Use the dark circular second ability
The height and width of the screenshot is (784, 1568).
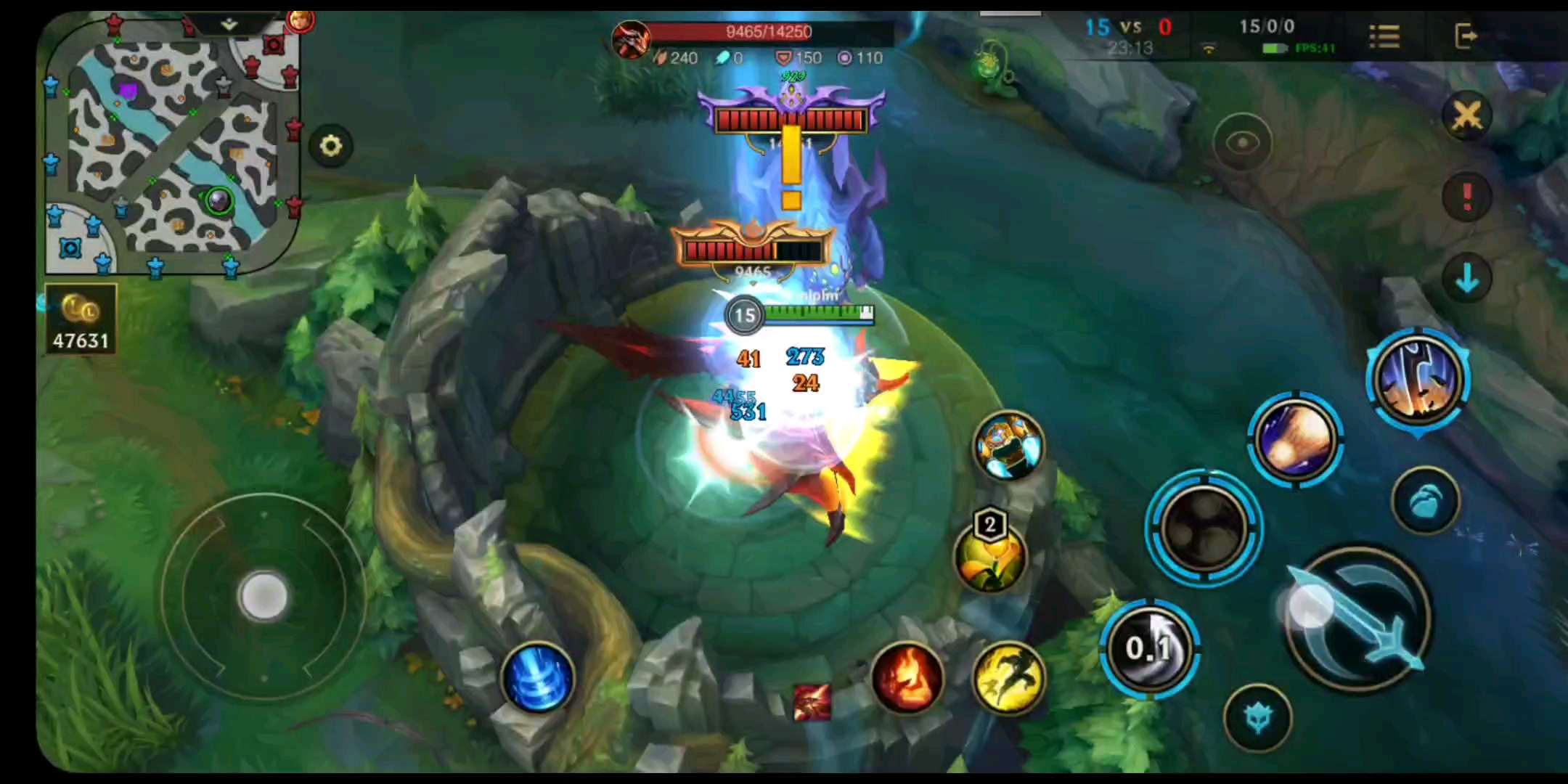[x=1204, y=528]
